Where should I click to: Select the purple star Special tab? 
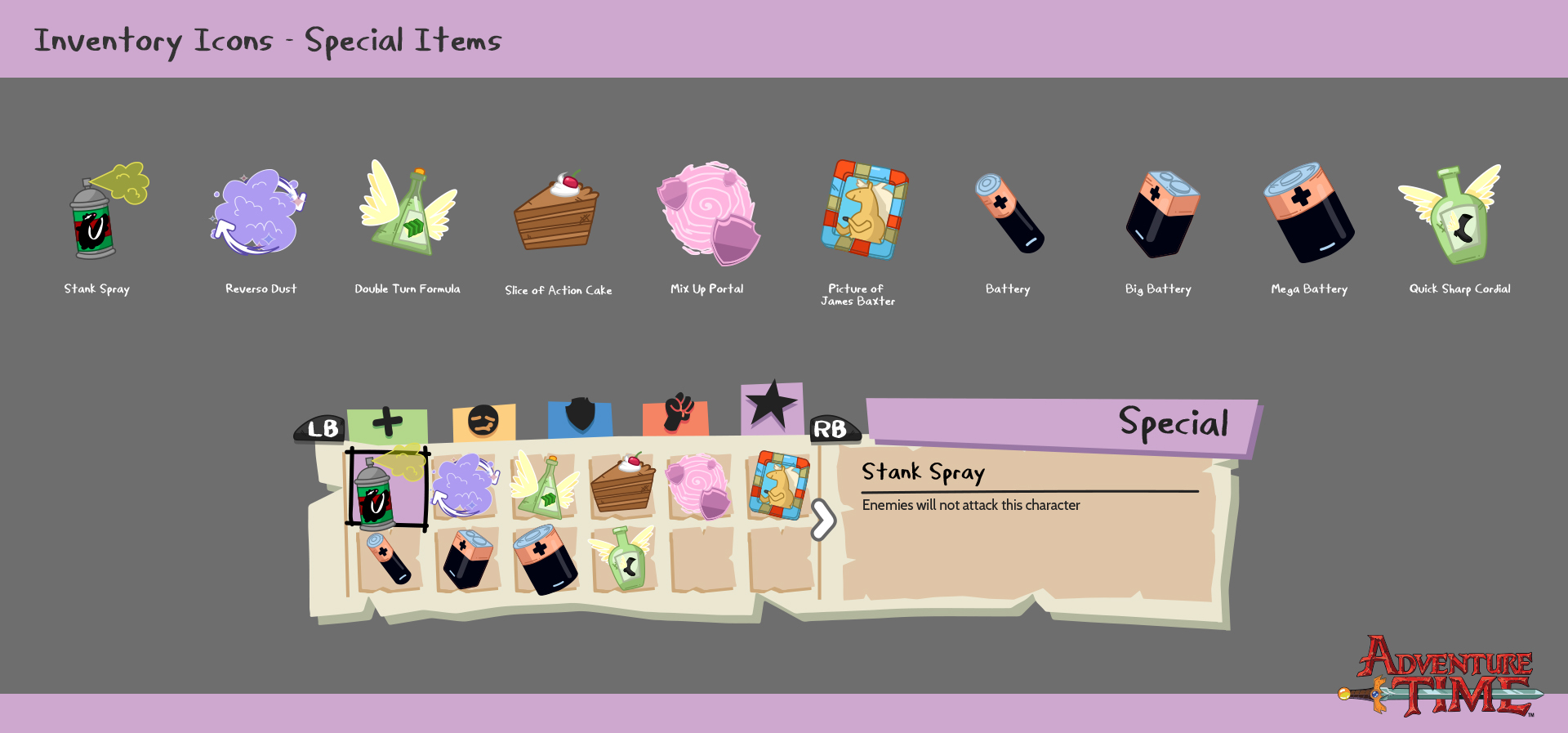771,408
